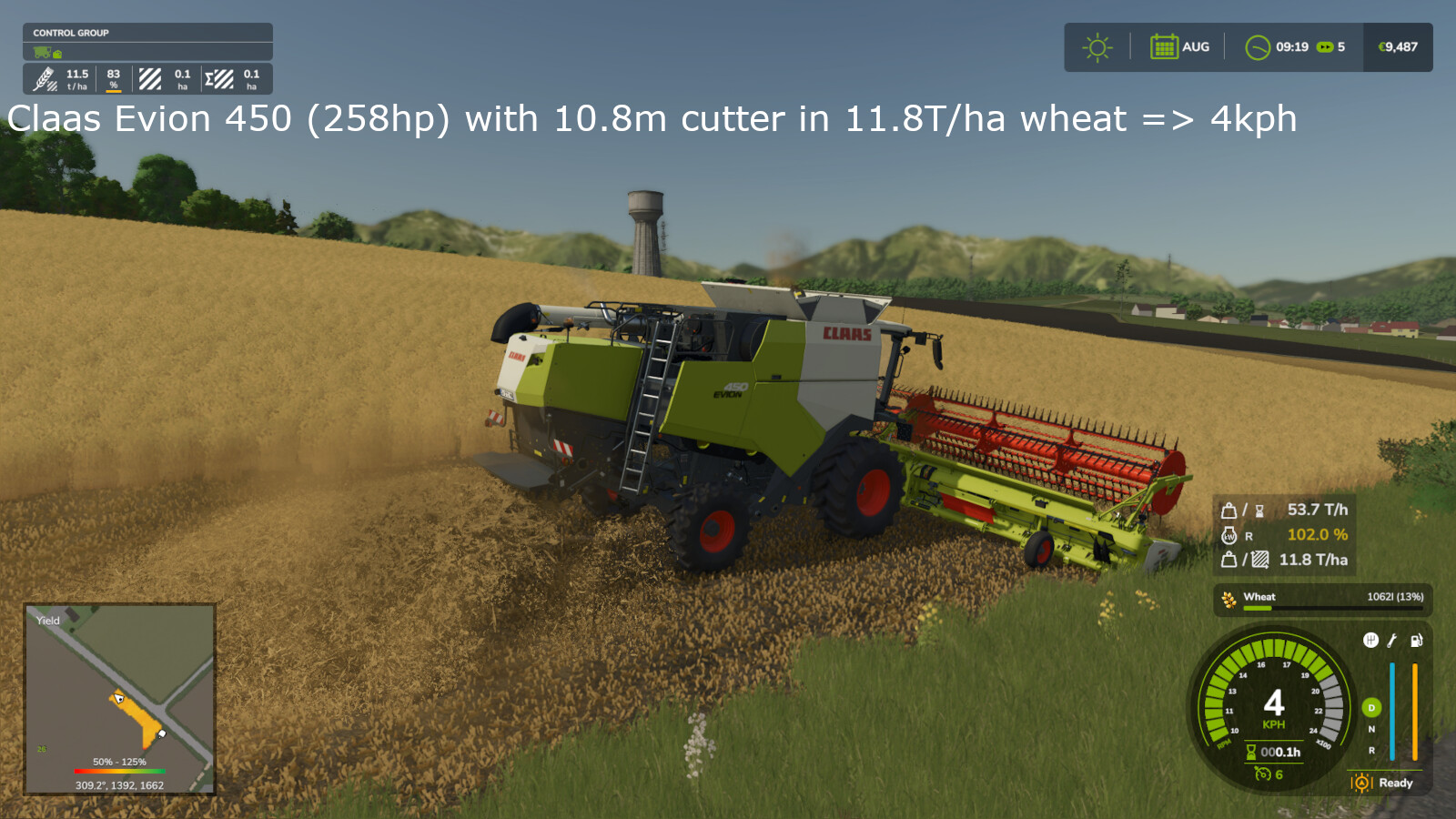Open the cutter icon next to the harvester

(x=56, y=53)
